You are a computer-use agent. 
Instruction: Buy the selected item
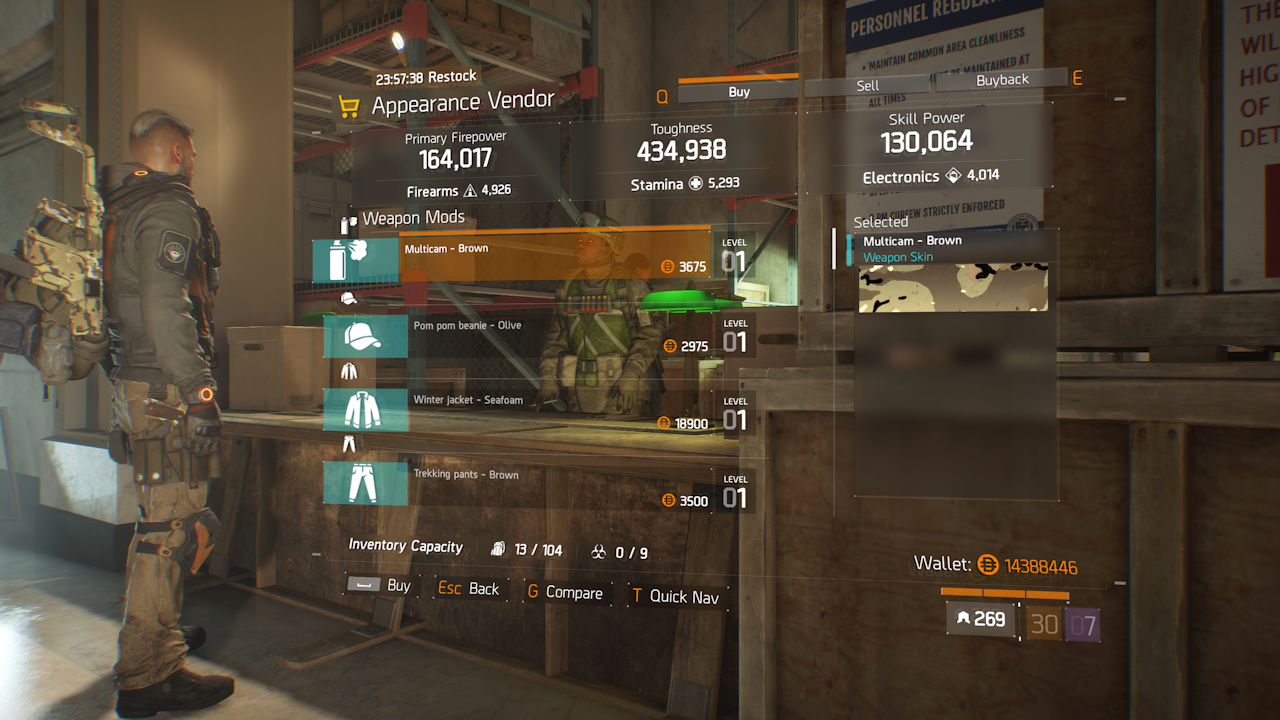coord(380,585)
